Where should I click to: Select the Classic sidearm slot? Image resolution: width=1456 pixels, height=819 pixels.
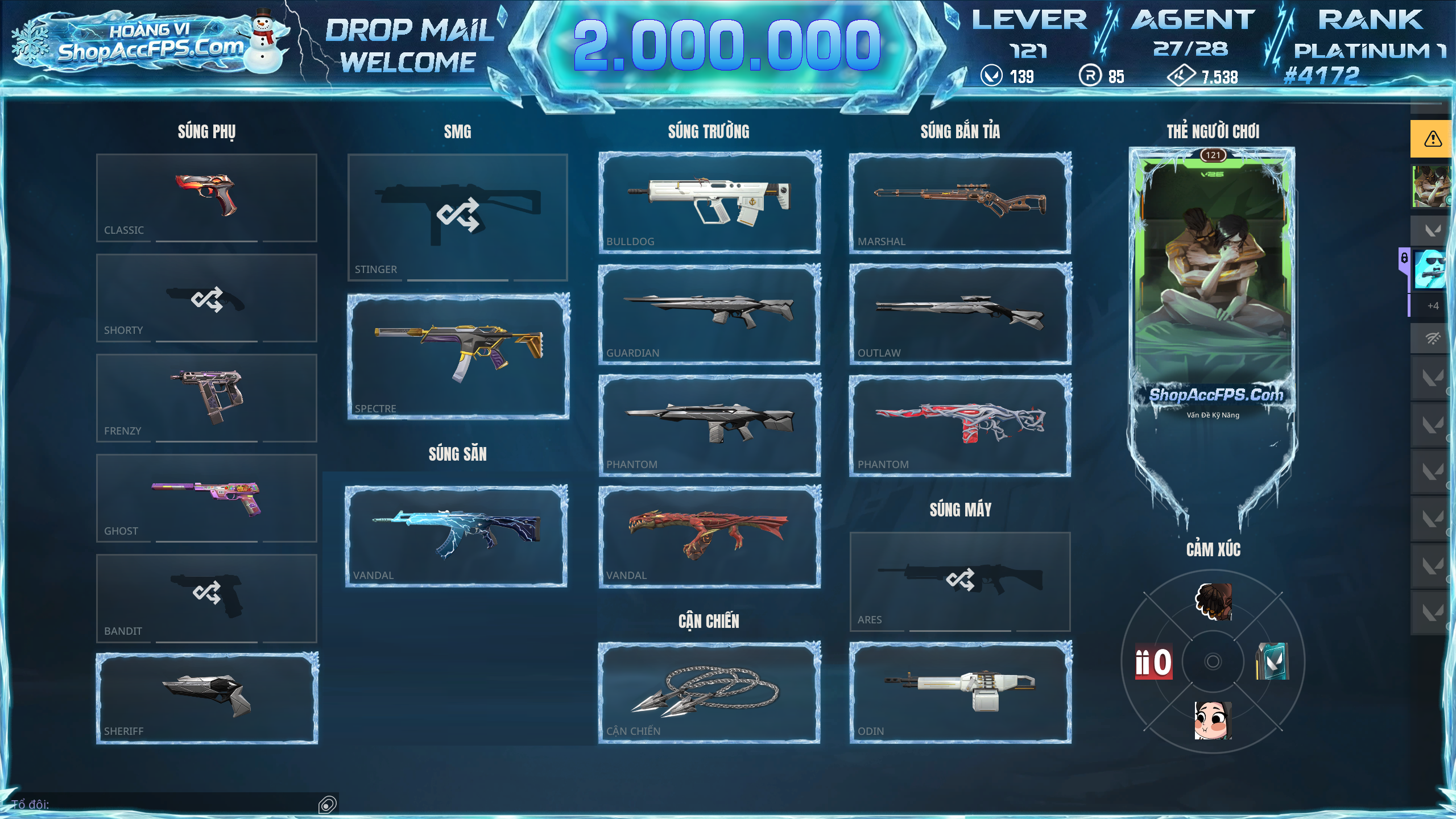pos(206,197)
